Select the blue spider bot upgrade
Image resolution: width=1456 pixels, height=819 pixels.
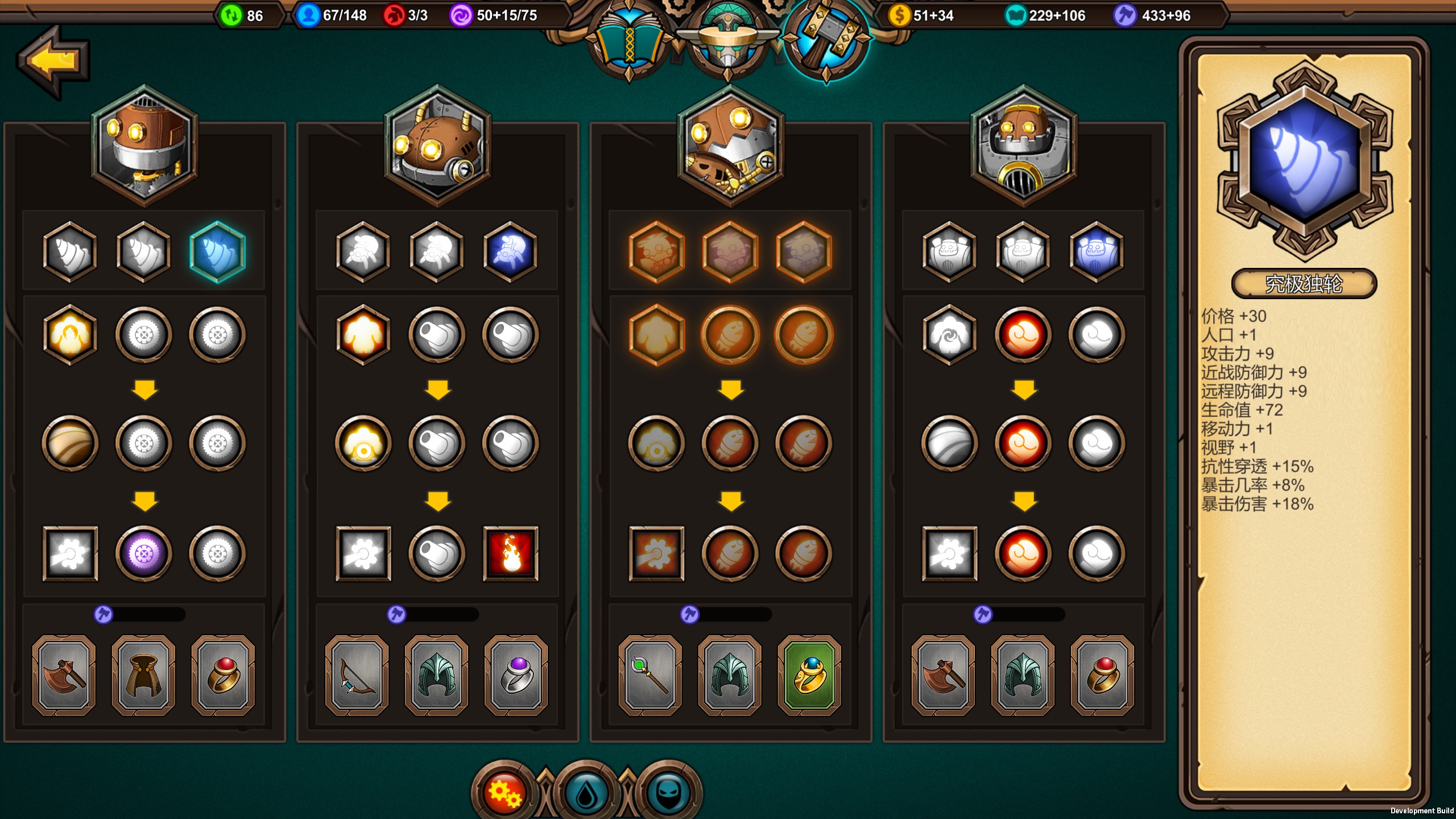click(x=510, y=252)
